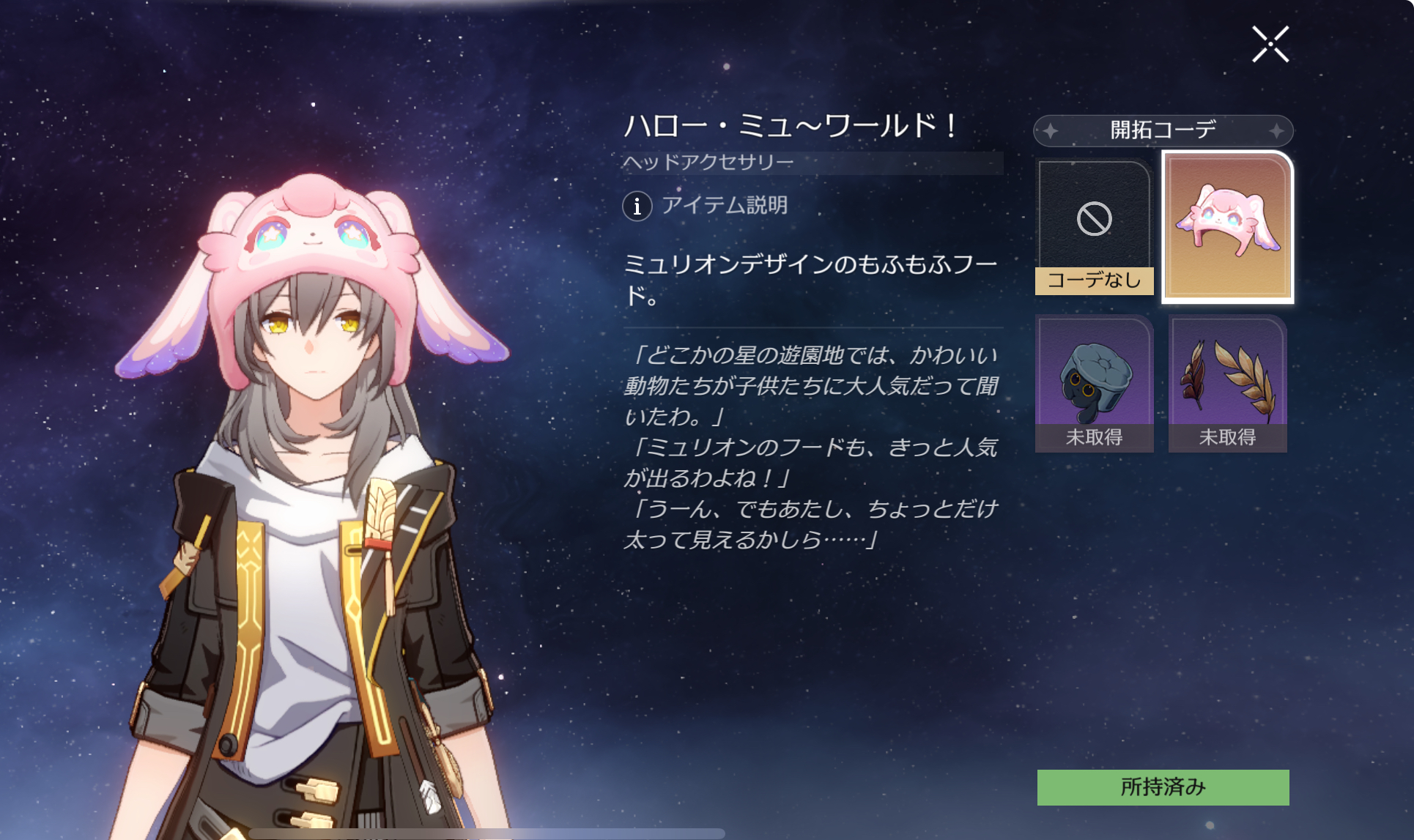
Task: Choose the pink Myurion hood accessory
Action: pyautogui.click(x=1228, y=227)
